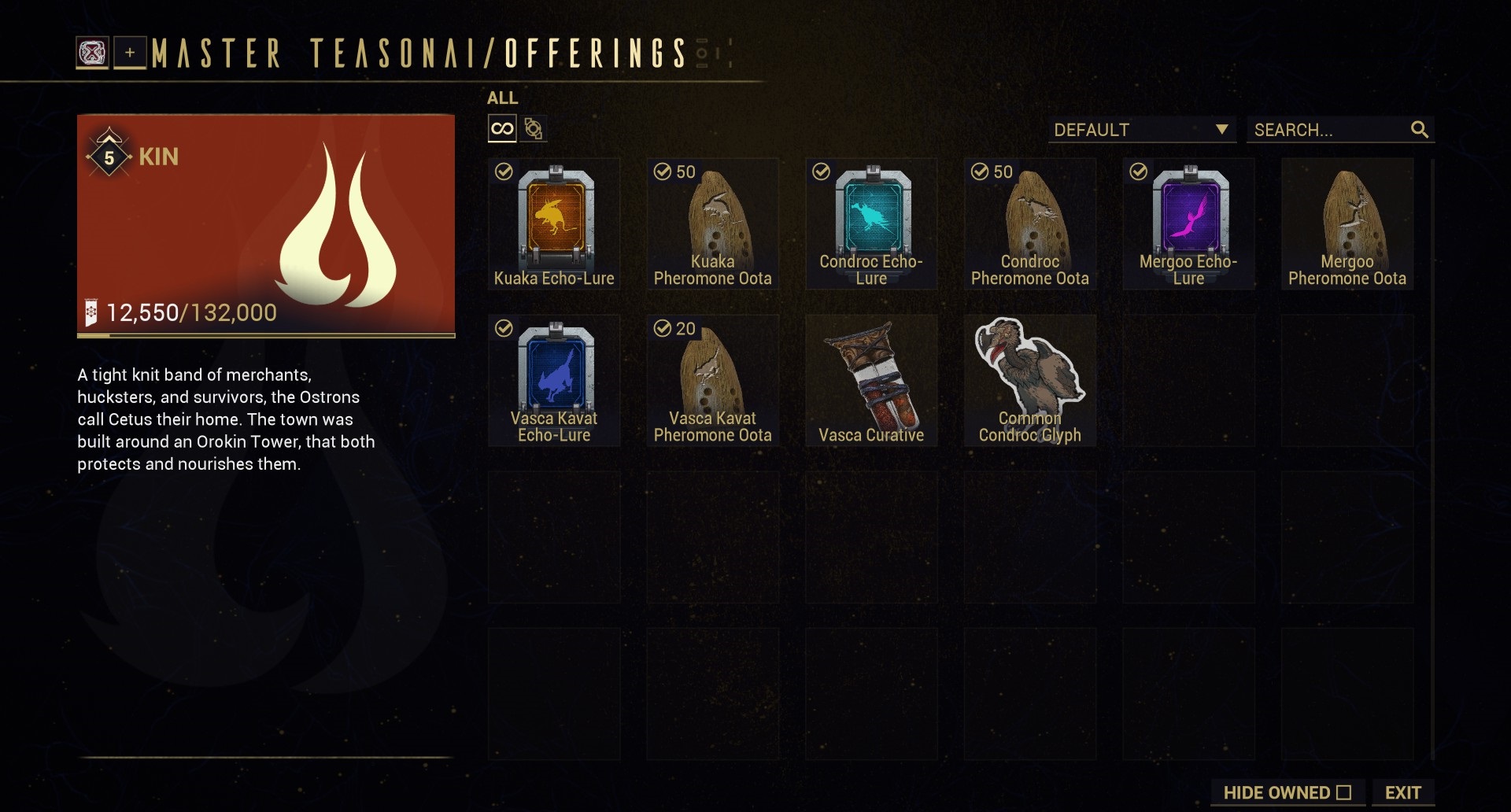Exit the offerings screen
Image resolution: width=1511 pixels, height=812 pixels.
[x=1402, y=792]
